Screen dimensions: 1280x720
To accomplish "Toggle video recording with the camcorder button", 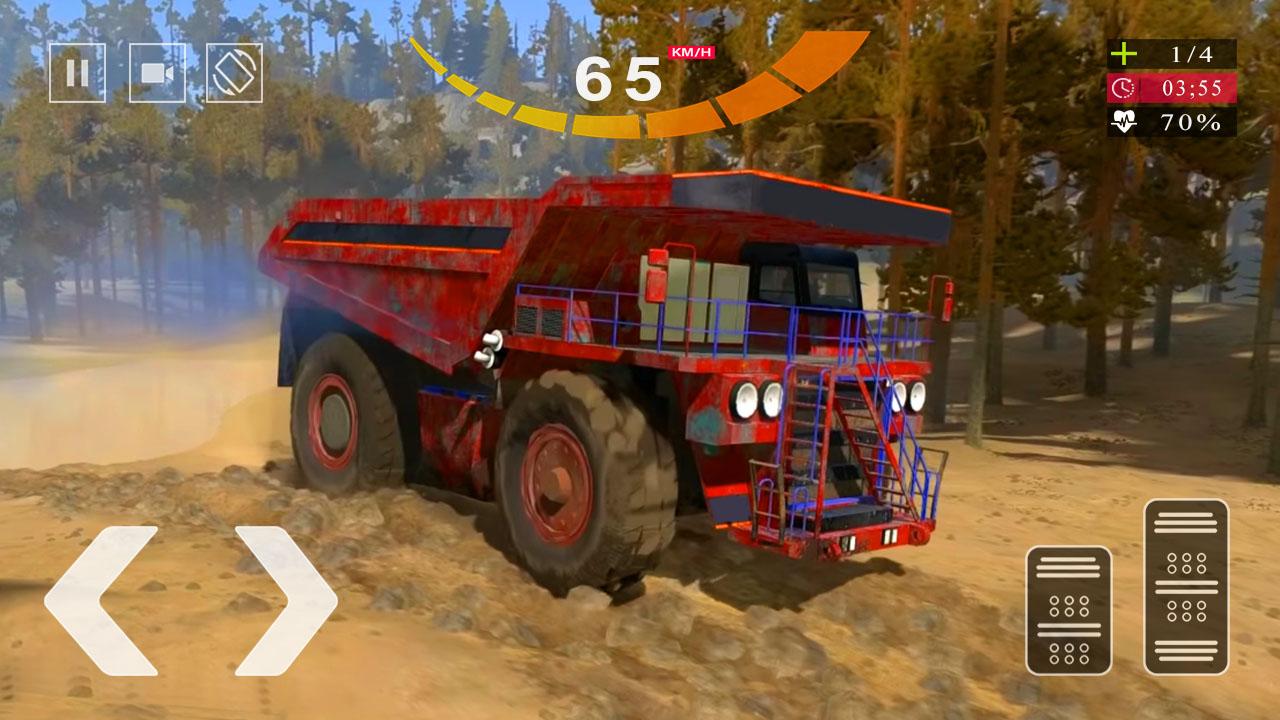I will click(x=157, y=71).
